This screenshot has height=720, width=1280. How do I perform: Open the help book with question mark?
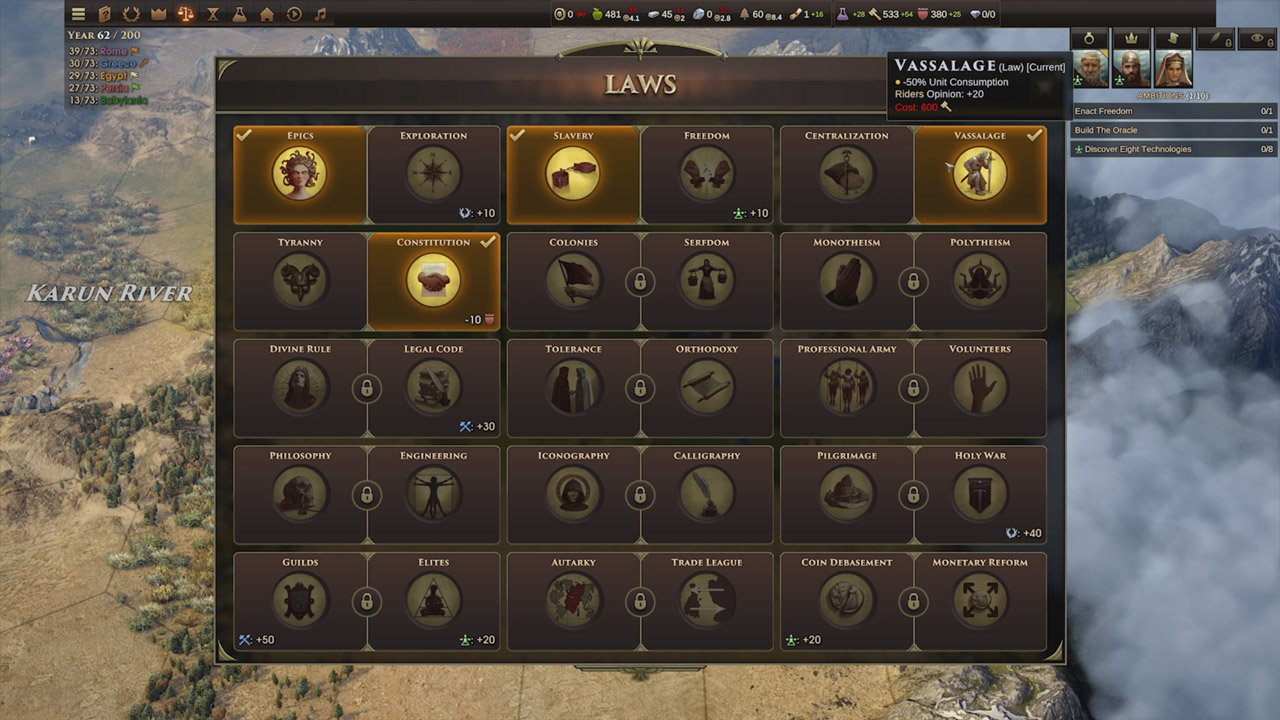coord(105,14)
